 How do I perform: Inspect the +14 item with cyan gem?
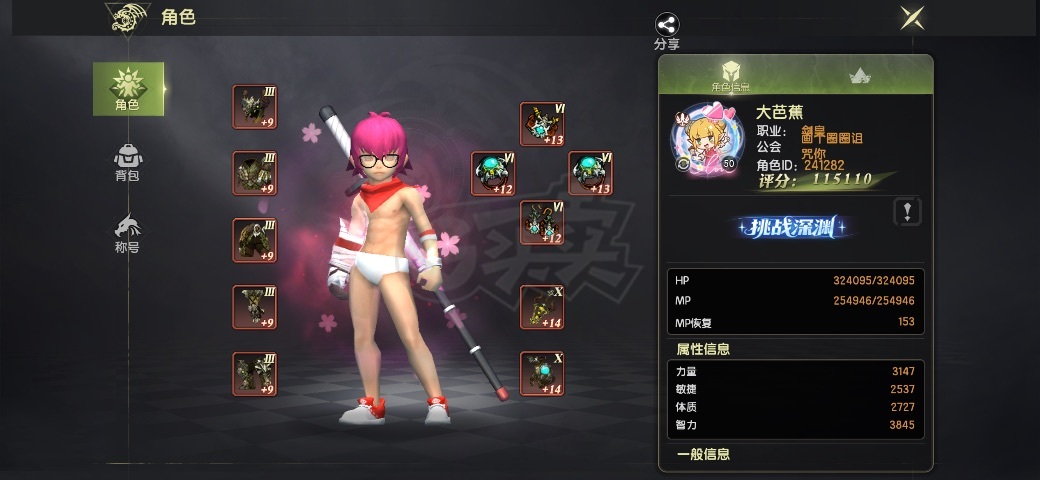coord(542,372)
